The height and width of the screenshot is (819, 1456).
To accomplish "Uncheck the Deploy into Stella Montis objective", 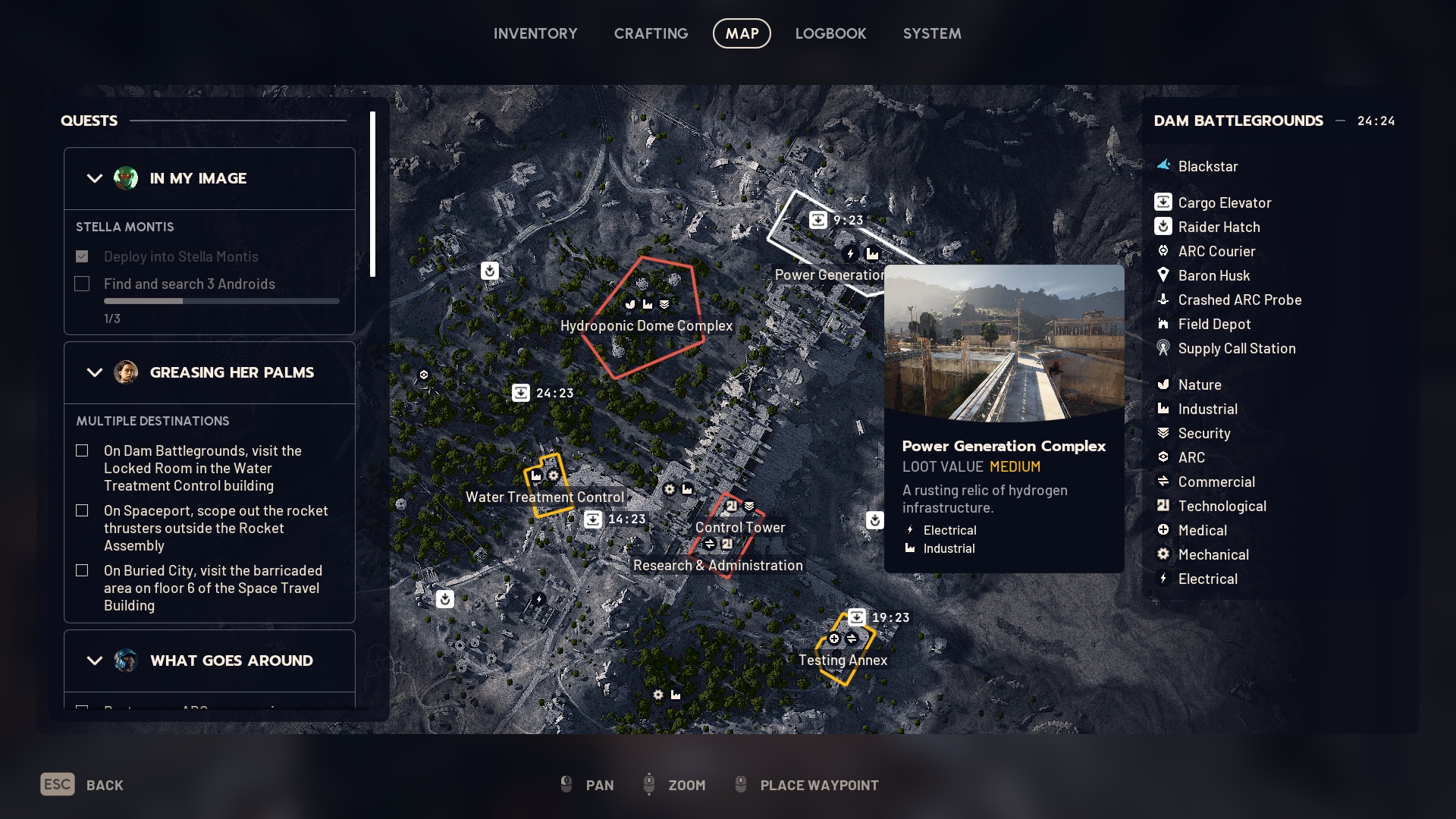I will [x=82, y=256].
